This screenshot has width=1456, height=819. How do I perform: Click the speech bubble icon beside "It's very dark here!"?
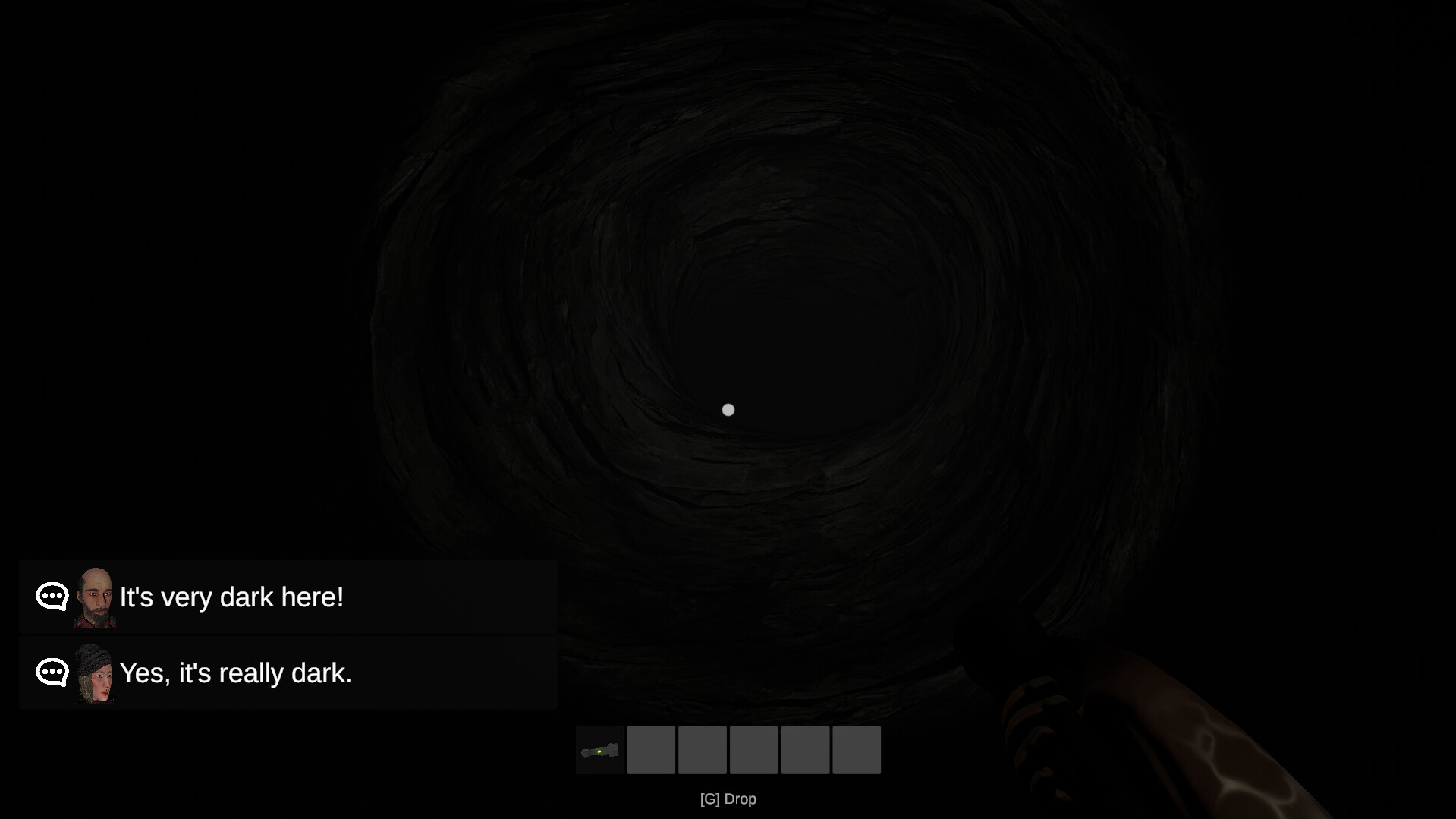coord(51,597)
